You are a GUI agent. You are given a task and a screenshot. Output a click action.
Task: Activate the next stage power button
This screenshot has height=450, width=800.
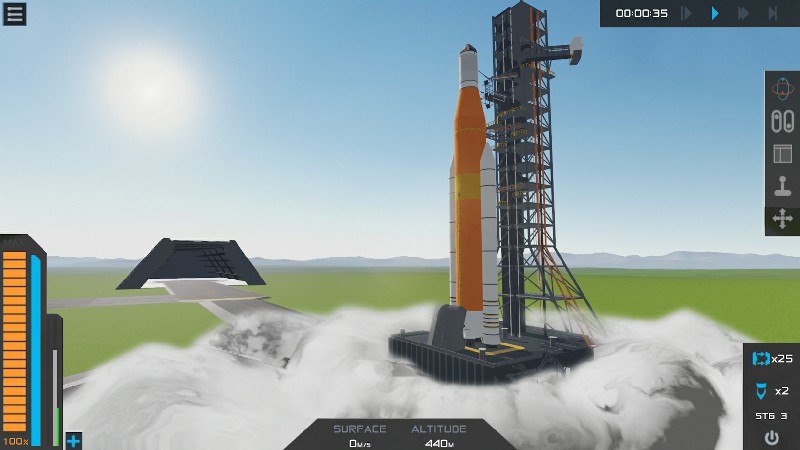tap(771, 437)
